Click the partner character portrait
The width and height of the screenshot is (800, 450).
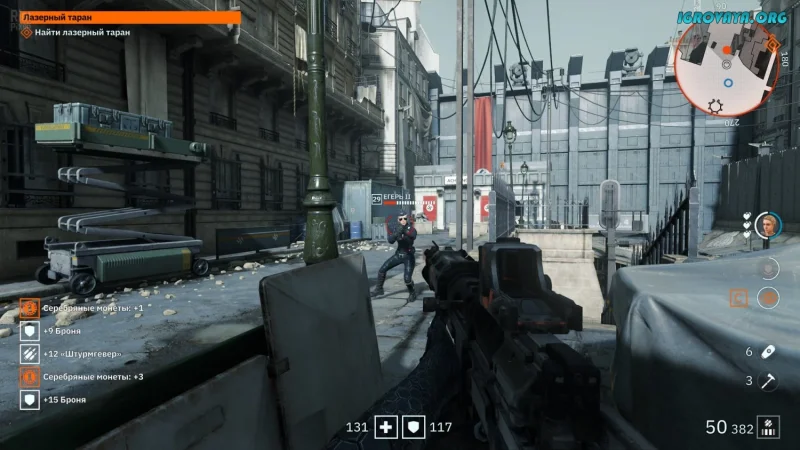click(x=768, y=224)
